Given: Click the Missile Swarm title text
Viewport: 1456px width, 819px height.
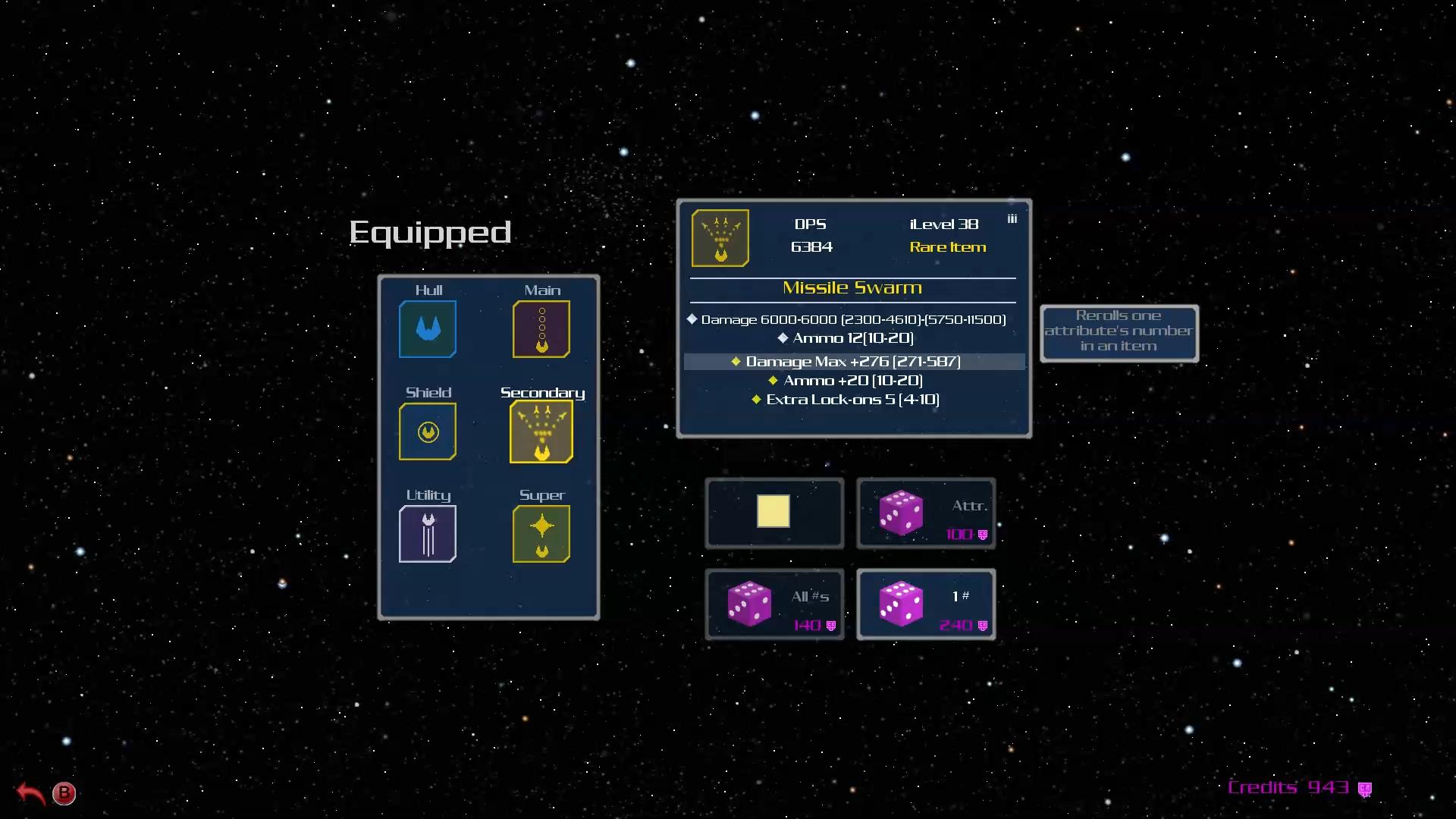Looking at the screenshot, I should click(852, 287).
